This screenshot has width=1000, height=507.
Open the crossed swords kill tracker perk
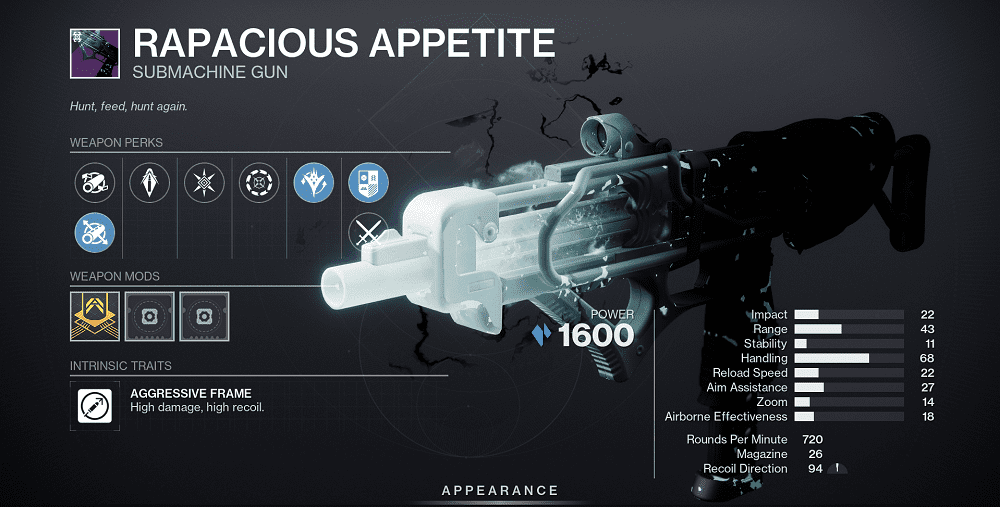coord(367,233)
